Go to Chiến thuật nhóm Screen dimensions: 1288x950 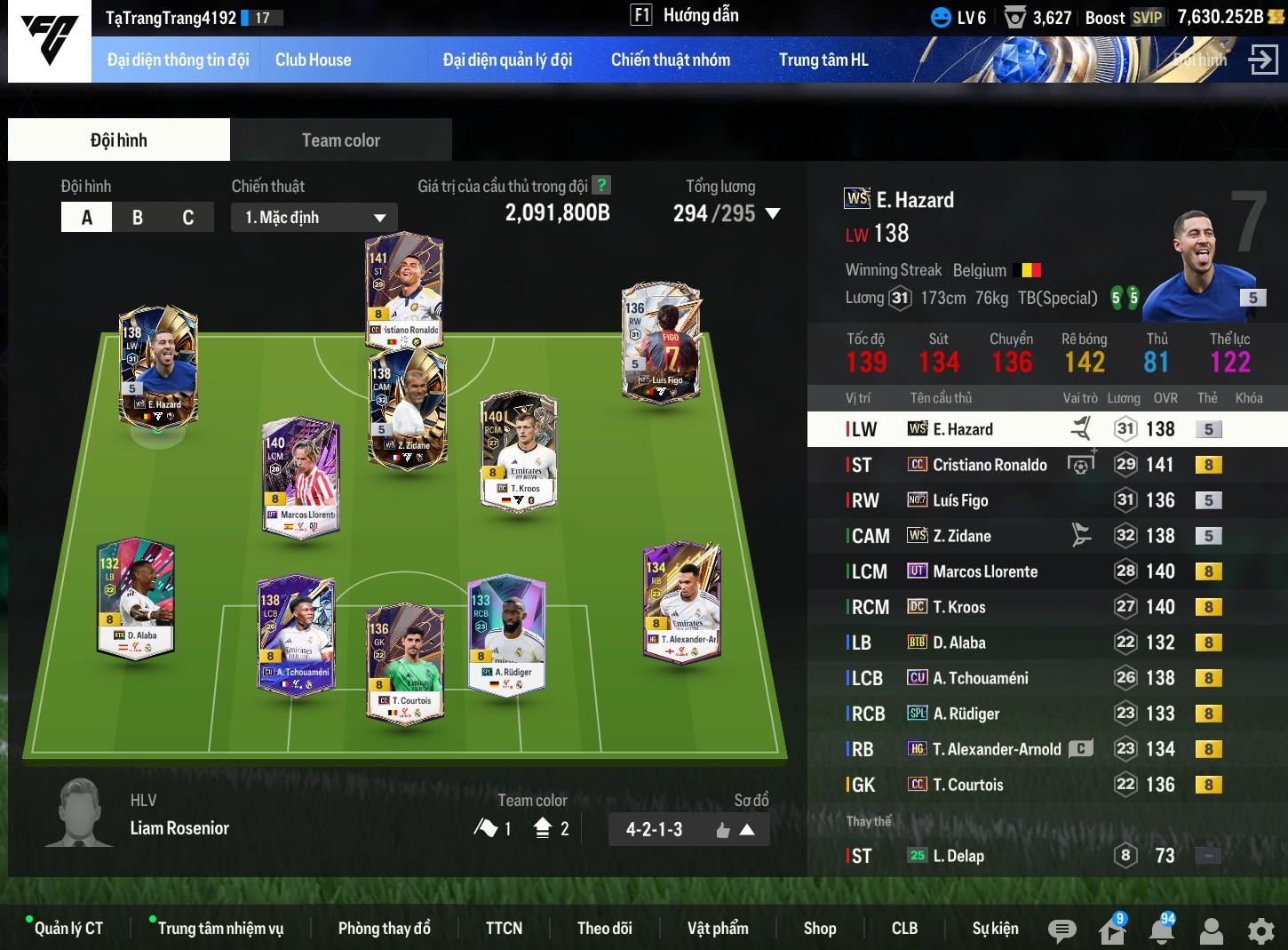[670, 60]
